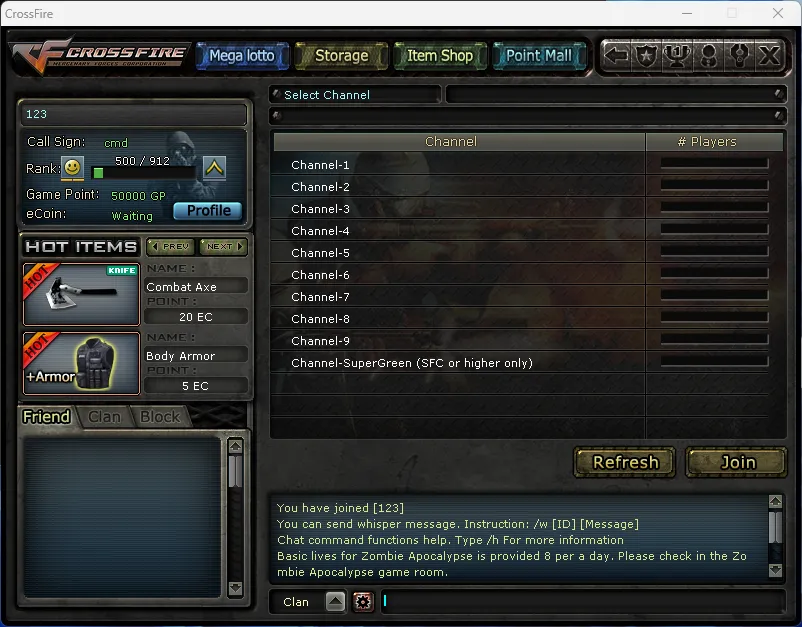
Task: Select Channel-1 in the channel list
Action: [x=320, y=165]
